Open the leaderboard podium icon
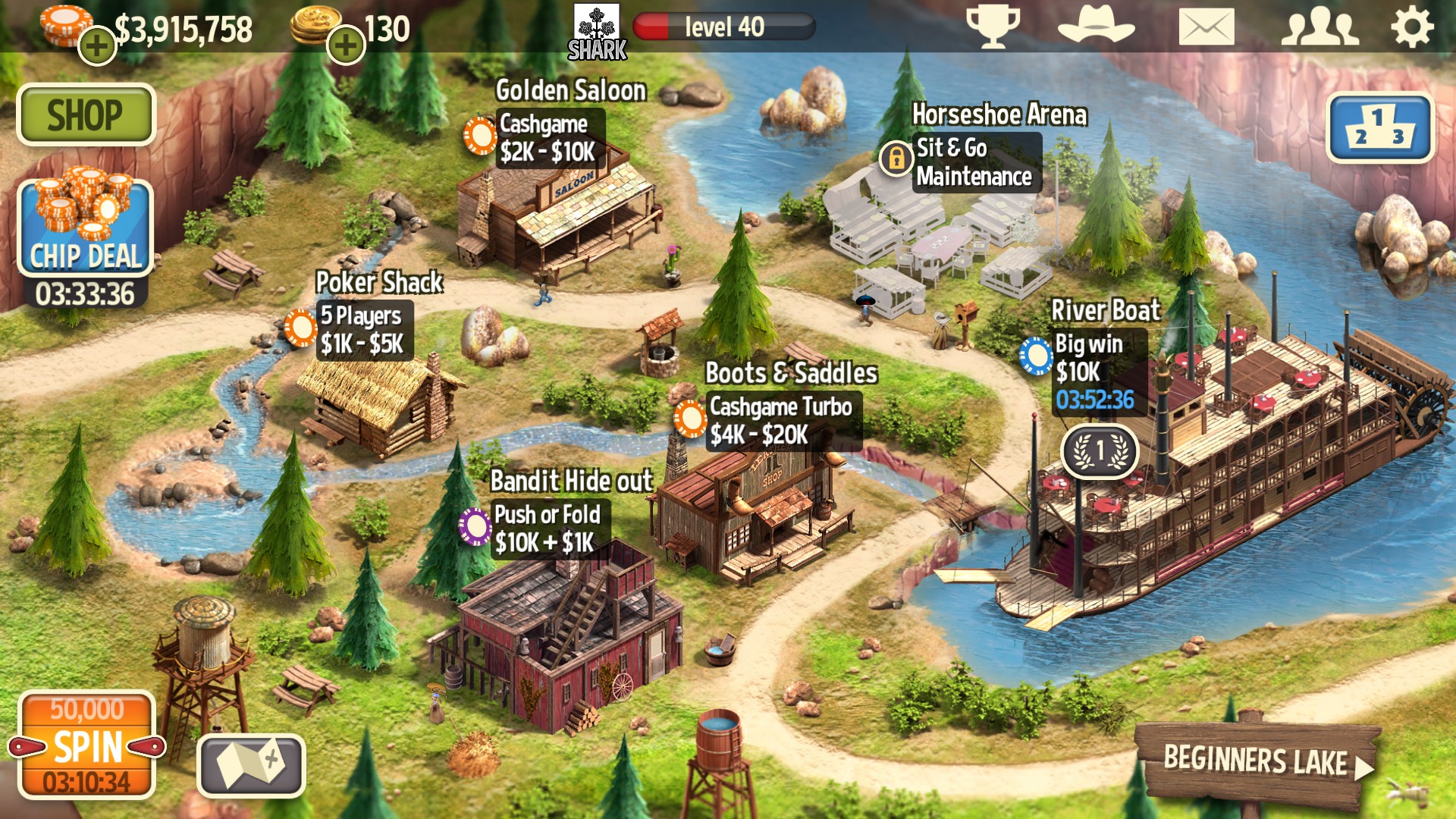Screen dimensions: 1456x819 tap(1380, 129)
